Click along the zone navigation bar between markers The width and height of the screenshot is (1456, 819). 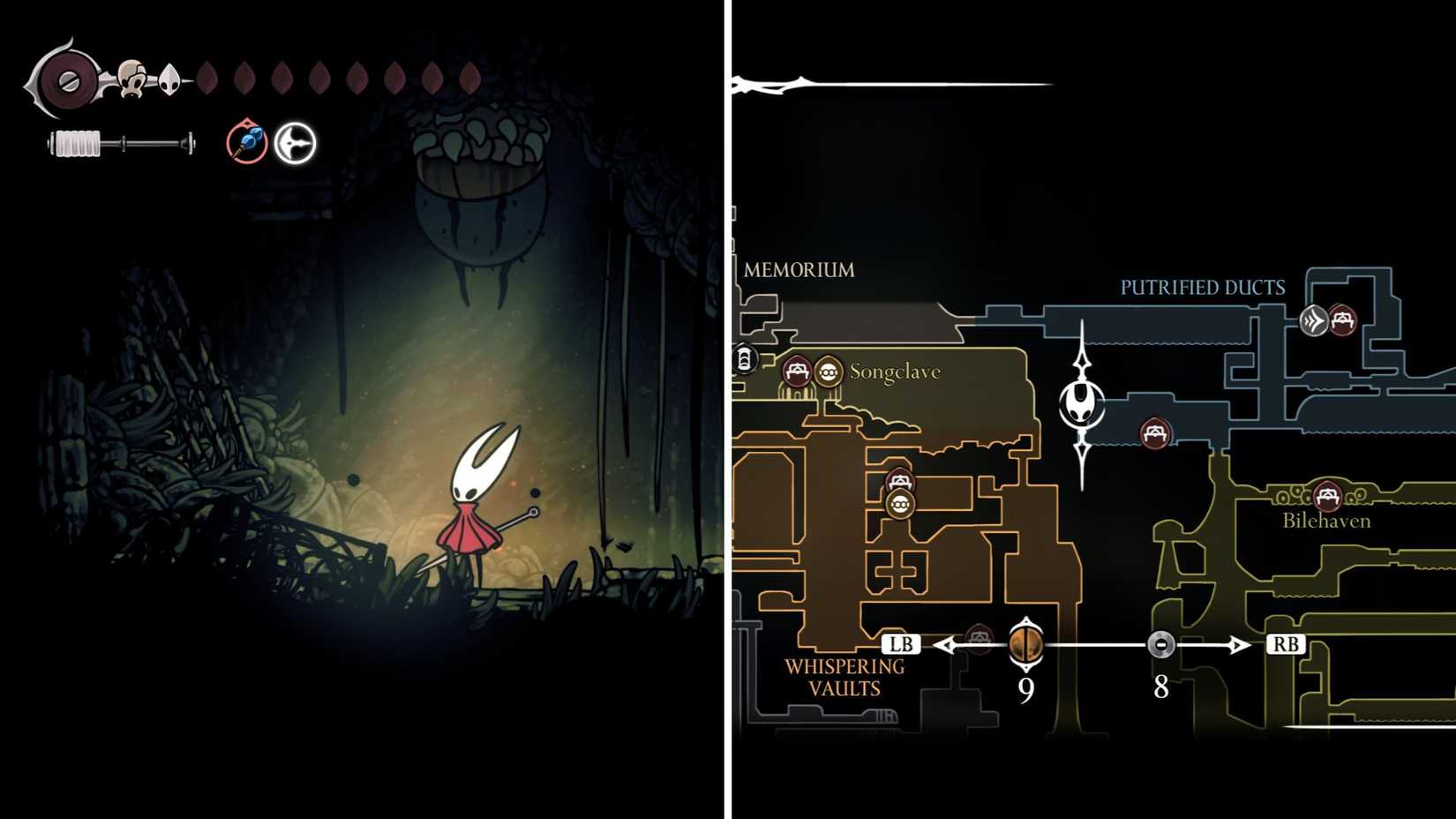[x=1094, y=644]
